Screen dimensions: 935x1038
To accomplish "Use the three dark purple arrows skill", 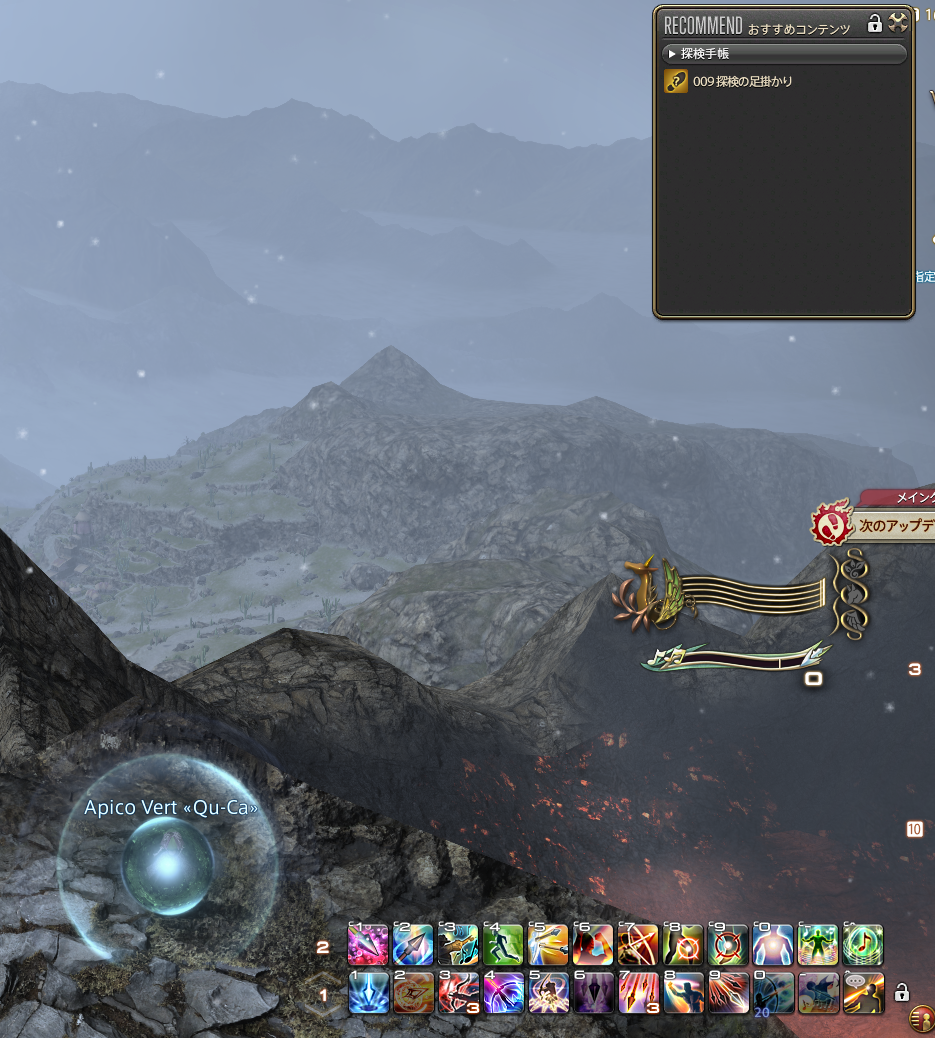I will click(x=593, y=993).
